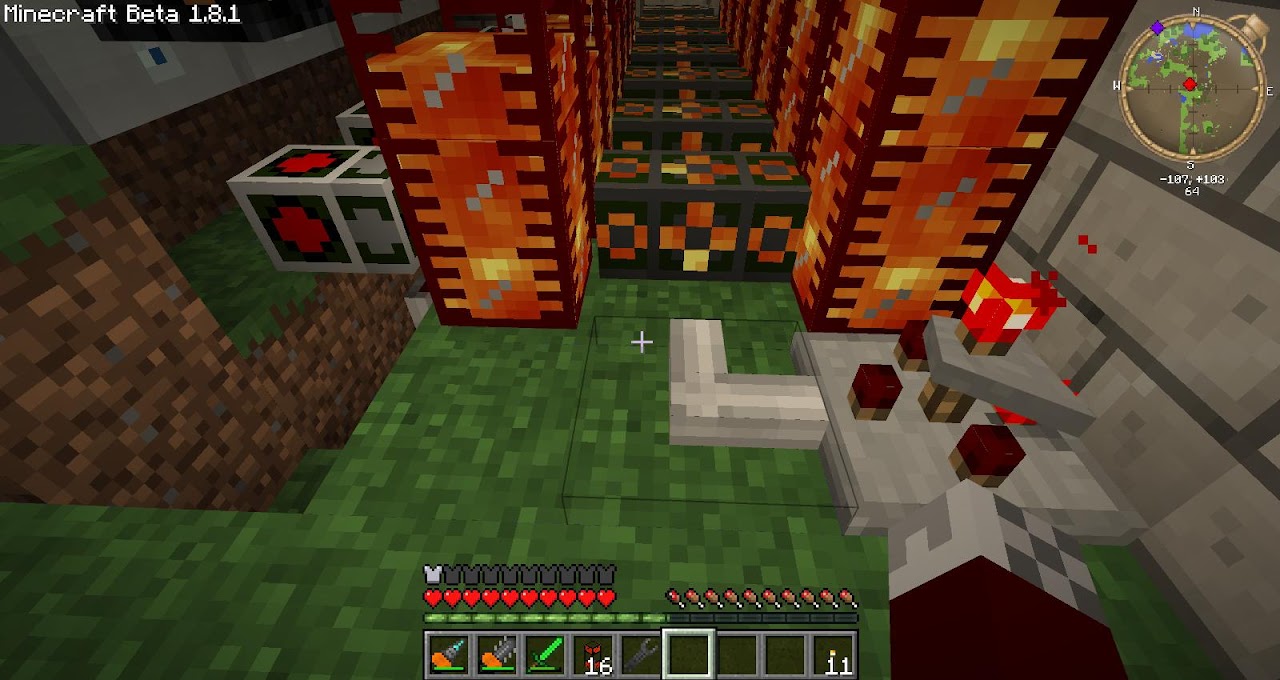Pick the wrench hotbar slot

(x=641, y=654)
